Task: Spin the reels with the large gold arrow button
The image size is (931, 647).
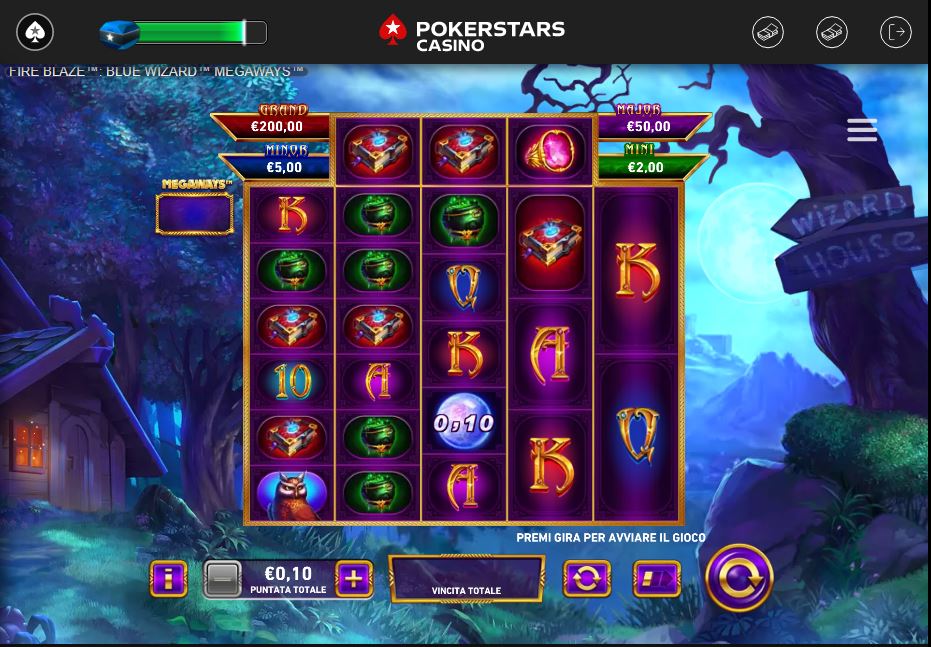Action: [739, 578]
